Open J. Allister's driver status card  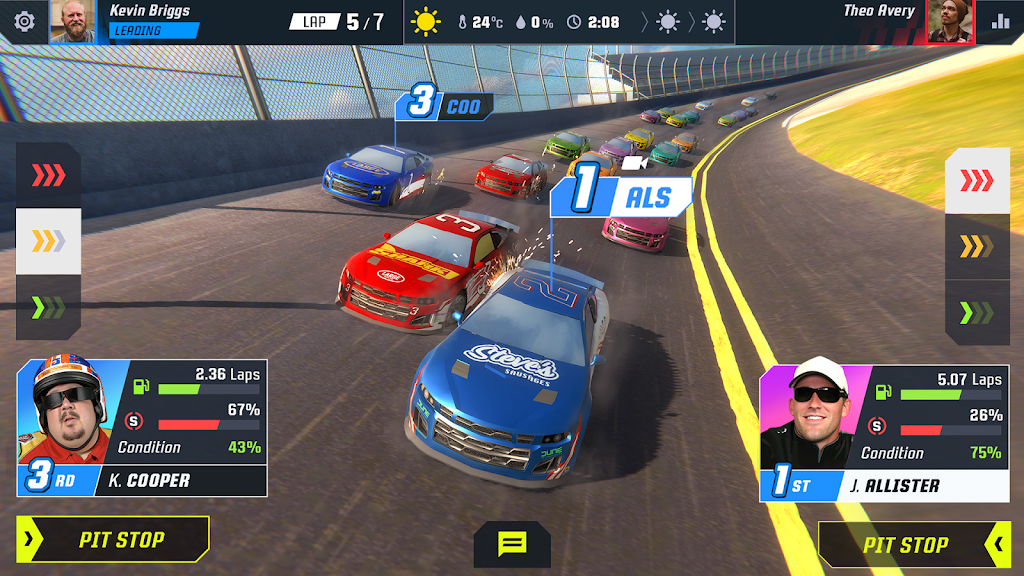click(884, 433)
